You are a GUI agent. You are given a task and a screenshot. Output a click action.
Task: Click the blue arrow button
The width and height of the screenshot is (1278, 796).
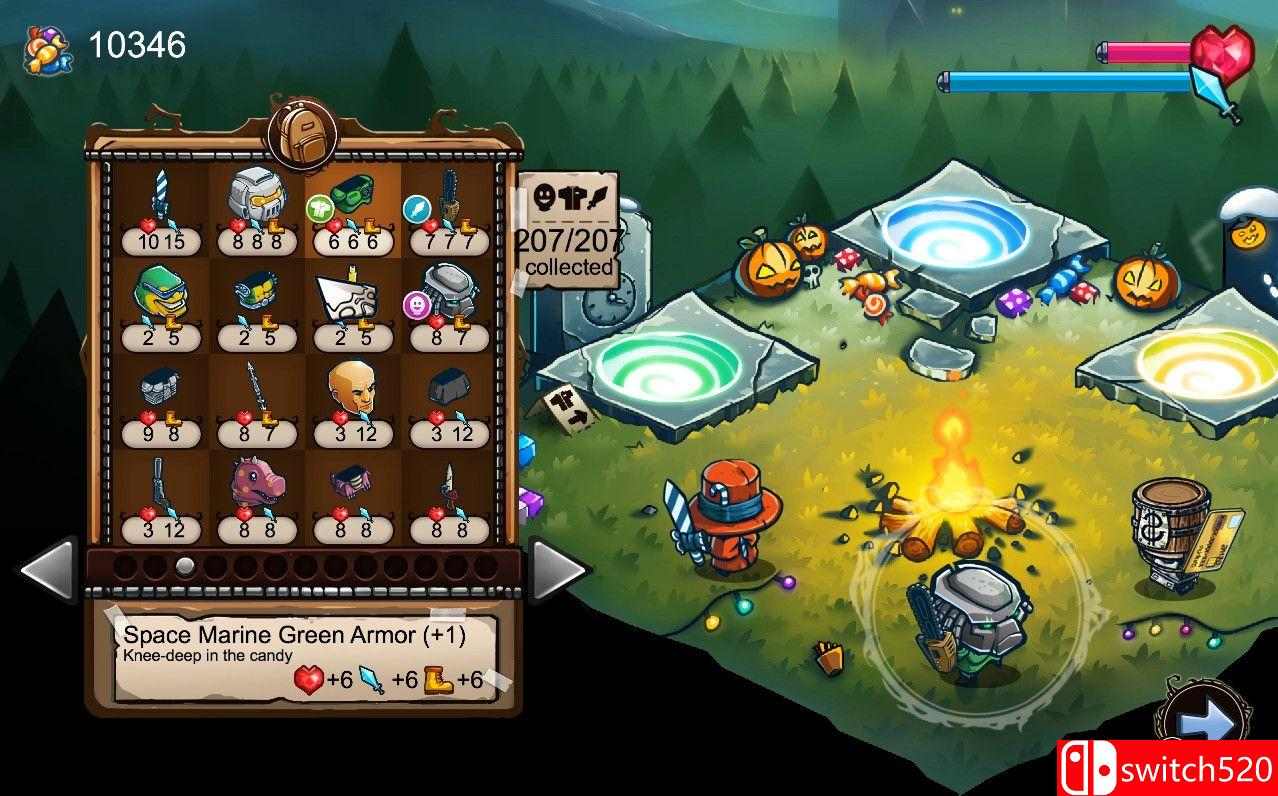1203,720
